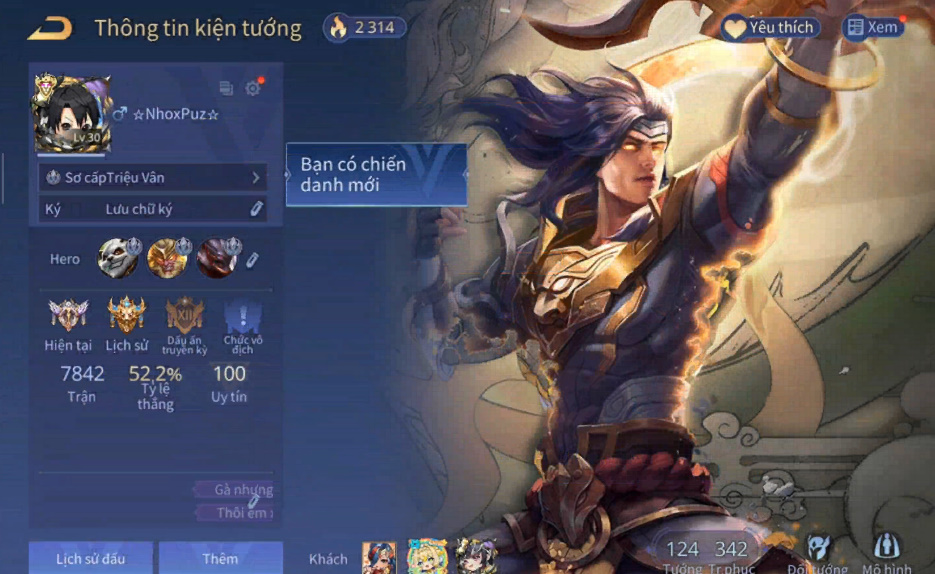The width and height of the screenshot is (935, 574).
Task: Select the panda hero icon
Action: point(117,258)
